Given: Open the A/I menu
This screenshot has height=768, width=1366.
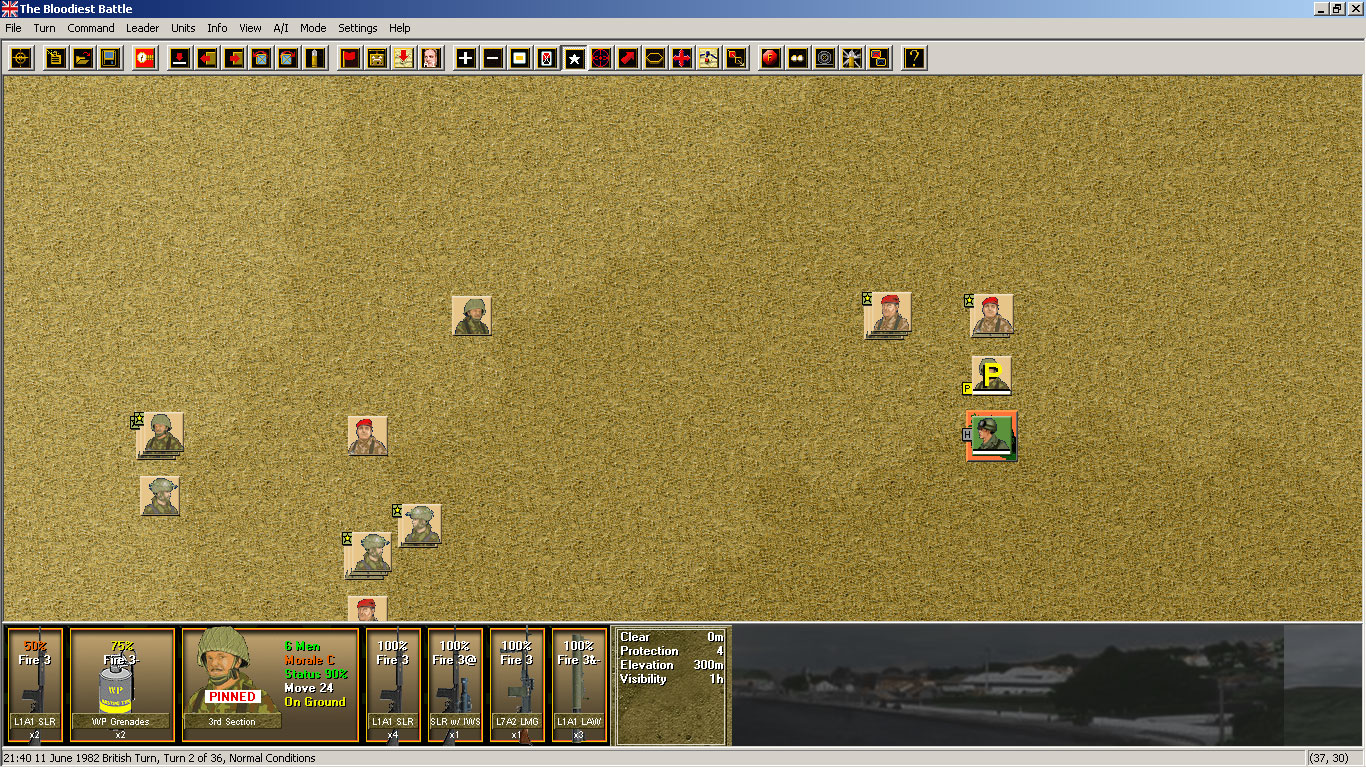Looking at the screenshot, I should 280,28.
